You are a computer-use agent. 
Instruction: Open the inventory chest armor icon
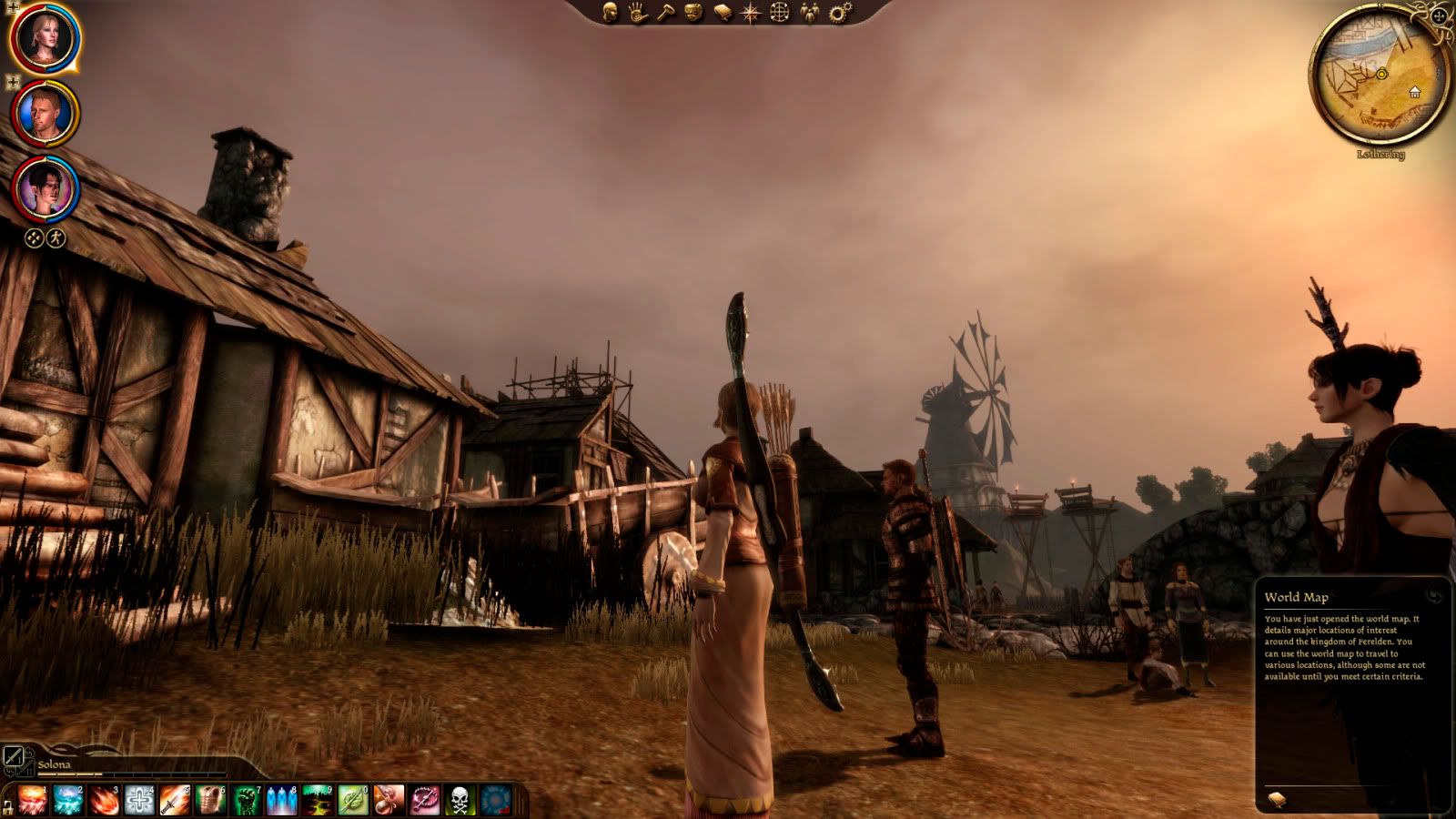(x=694, y=12)
